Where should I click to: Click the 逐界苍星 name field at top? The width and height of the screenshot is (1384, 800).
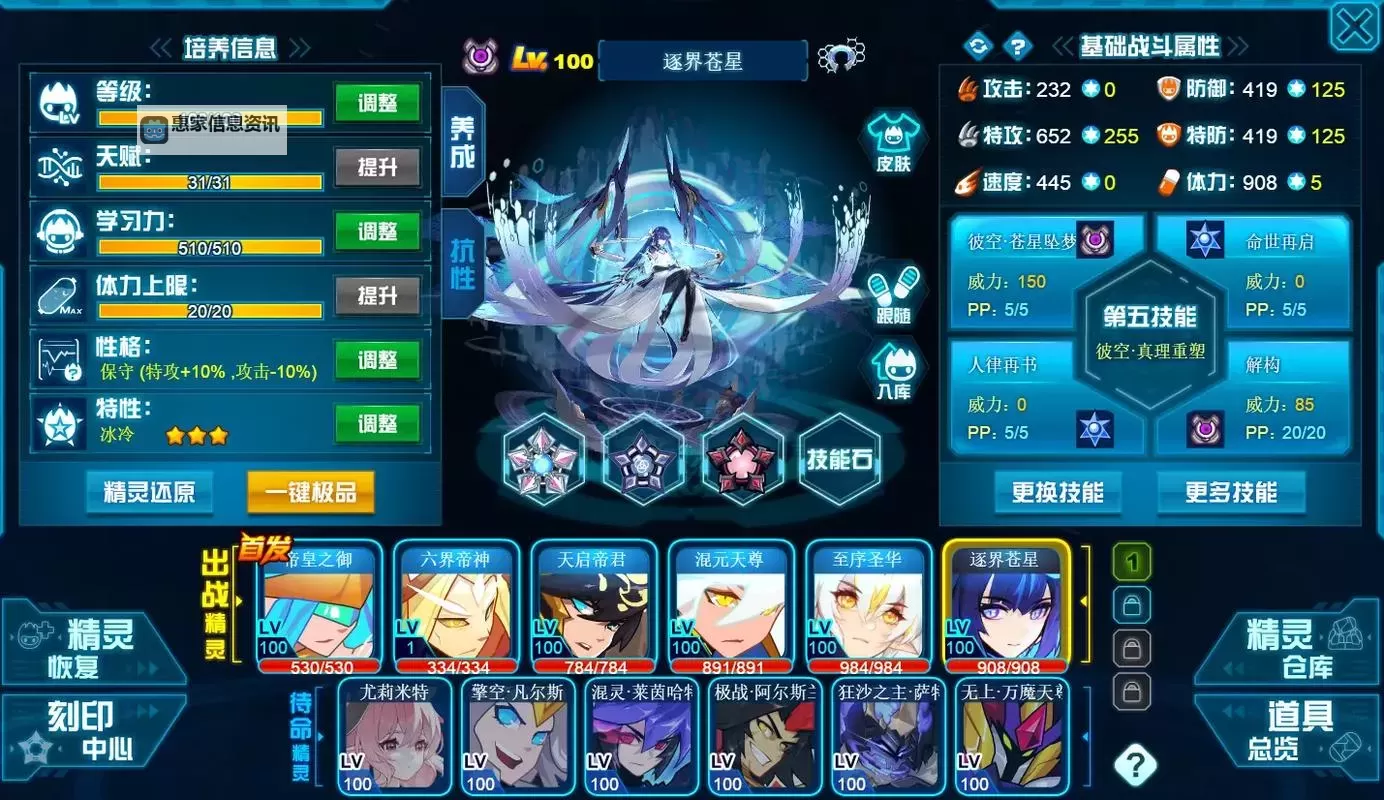pos(703,59)
